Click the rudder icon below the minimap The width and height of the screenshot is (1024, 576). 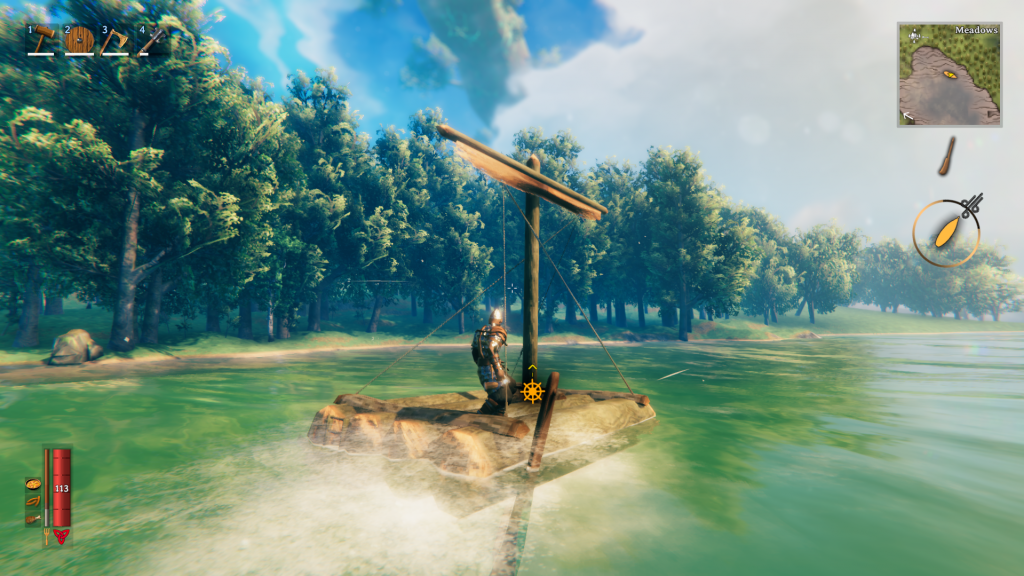(946, 156)
